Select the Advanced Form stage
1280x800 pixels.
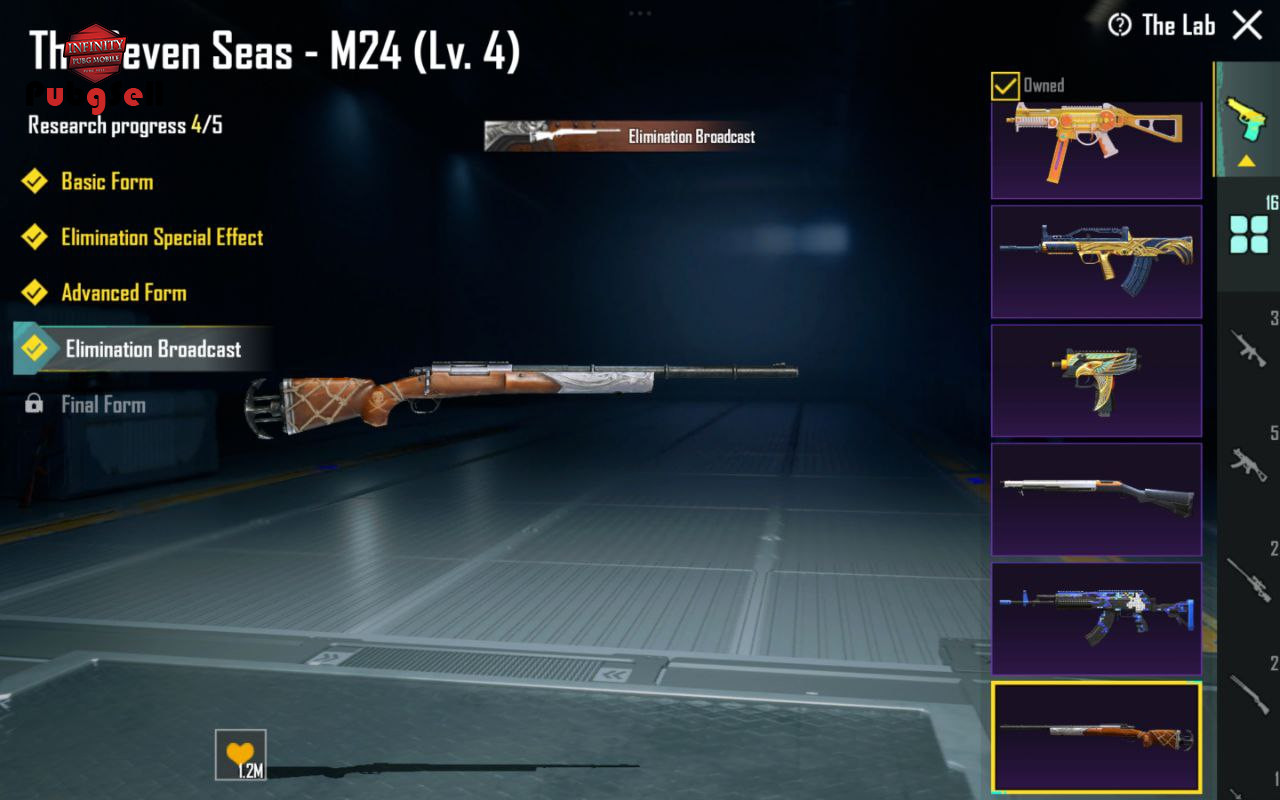(x=123, y=293)
